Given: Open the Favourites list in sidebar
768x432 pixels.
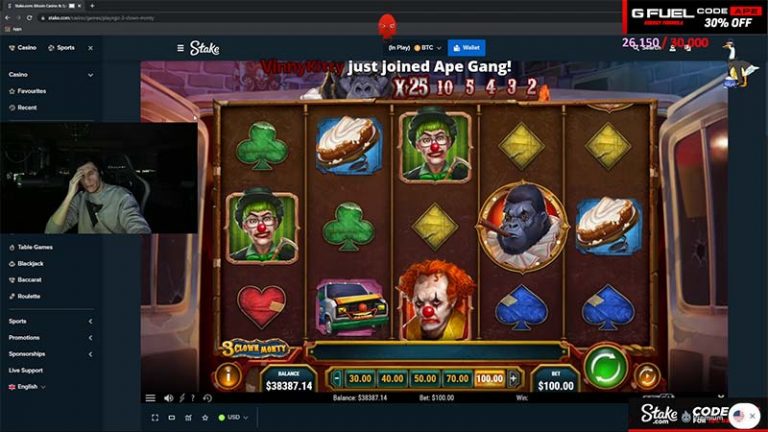Looking at the screenshot, I should [x=30, y=91].
